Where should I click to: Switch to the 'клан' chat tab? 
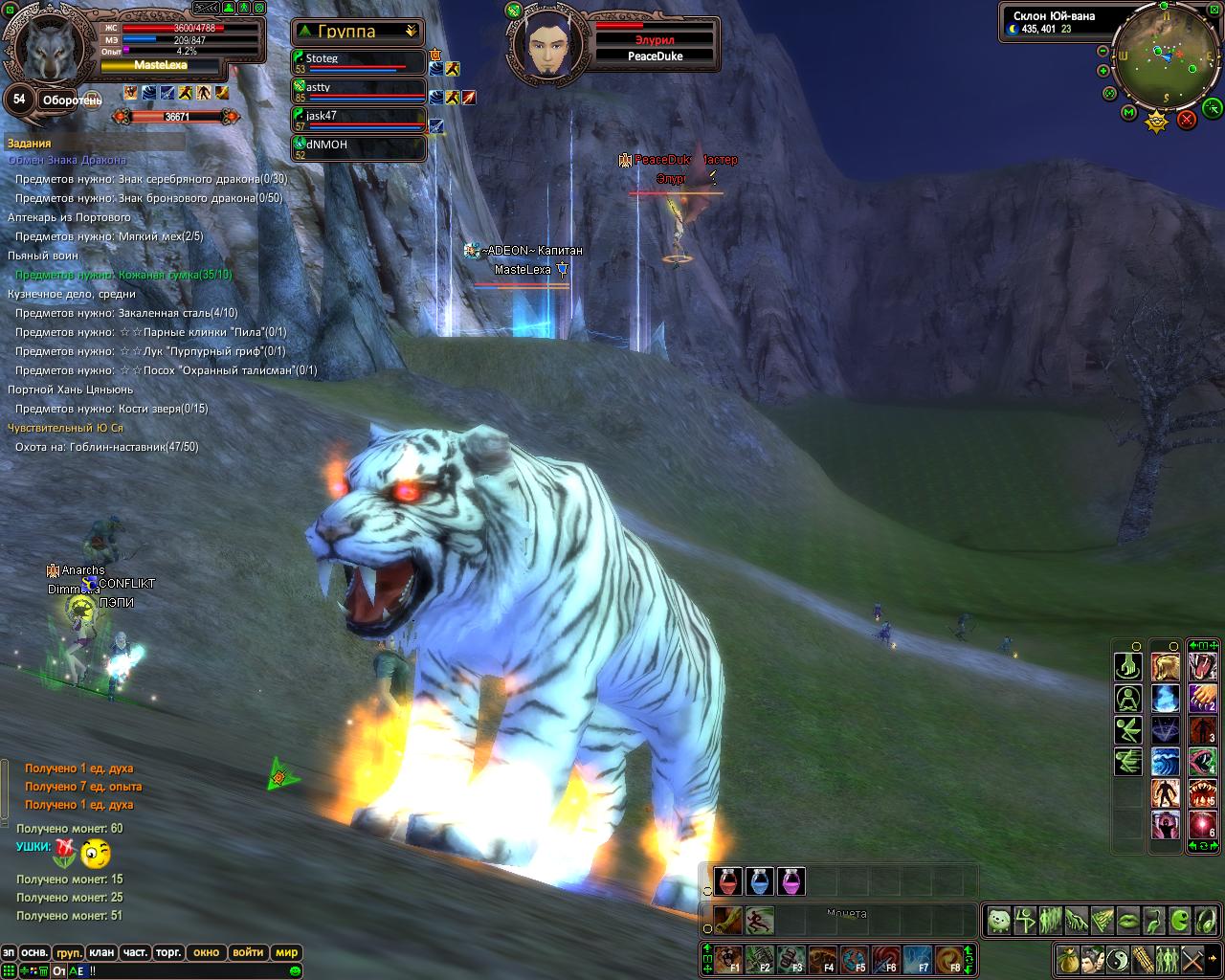[x=100, y=952]
